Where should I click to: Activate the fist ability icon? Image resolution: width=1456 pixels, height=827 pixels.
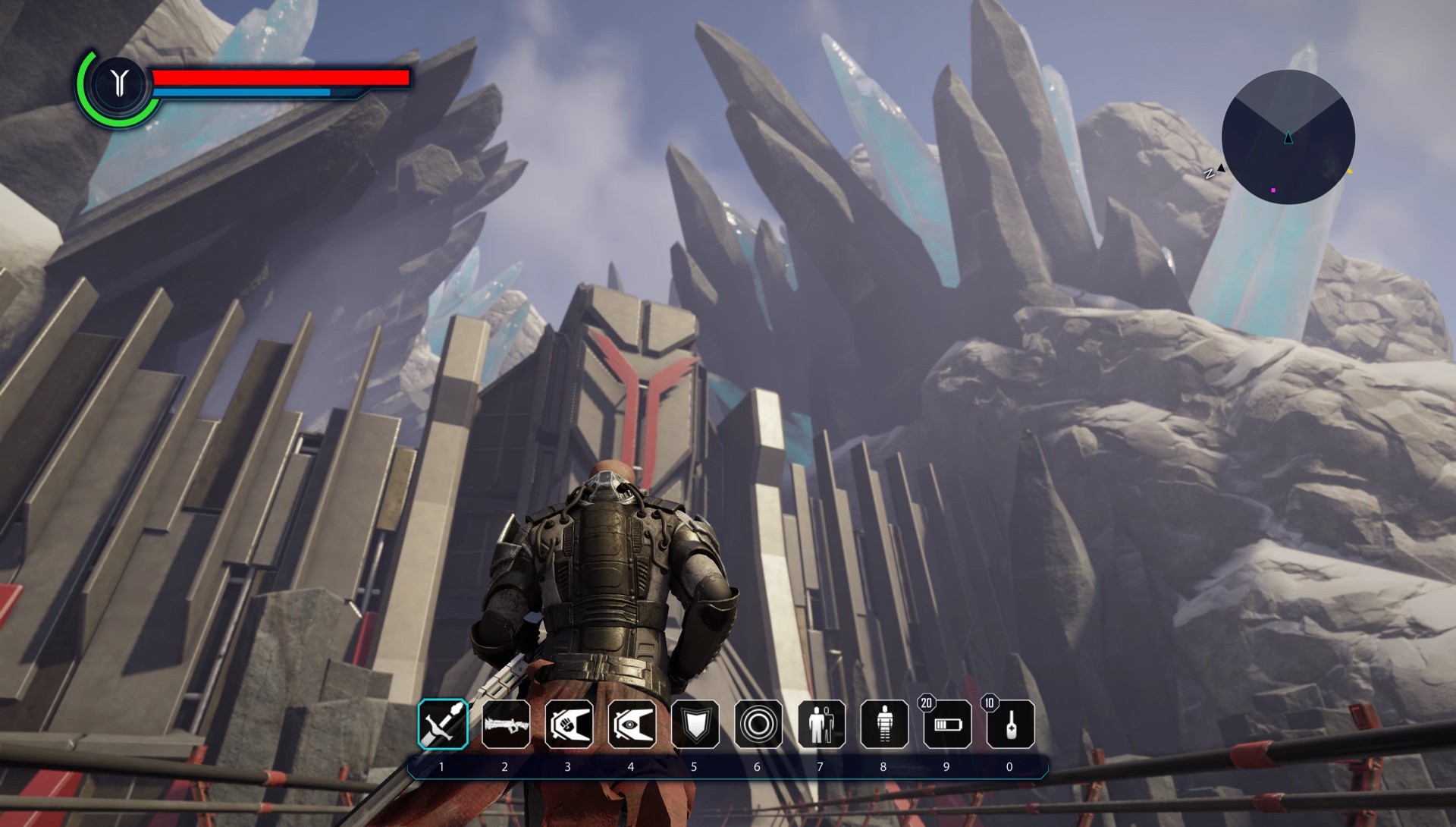[x=569, y=724]
